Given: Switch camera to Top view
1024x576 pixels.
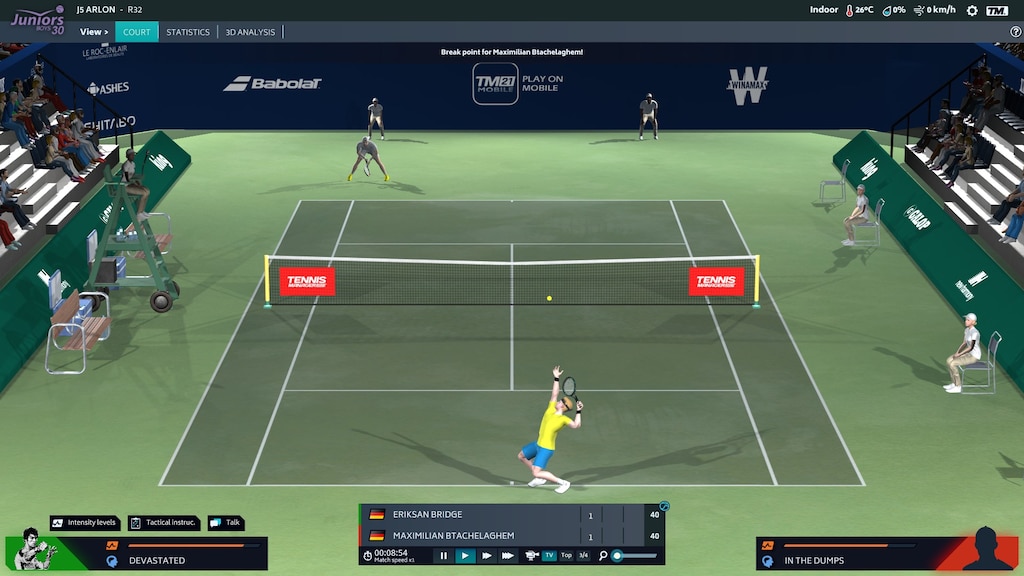Looking at the screenshot, I should click(566, 555).
